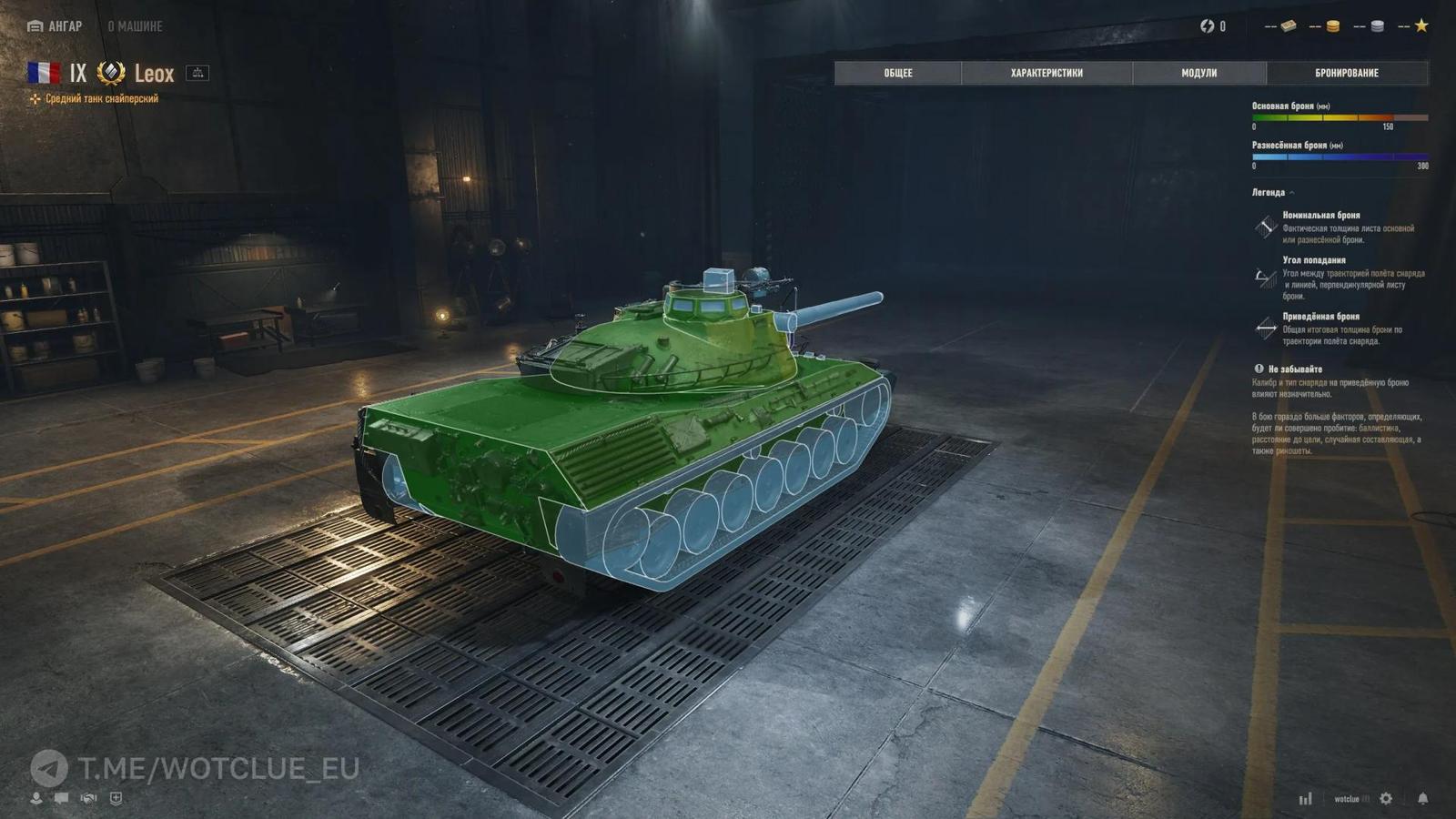Open the ХАРАКТЕРИСТИКИ tab
Image resolution: width=1456 pixels, height=819 pixels.
point(1046,73)
